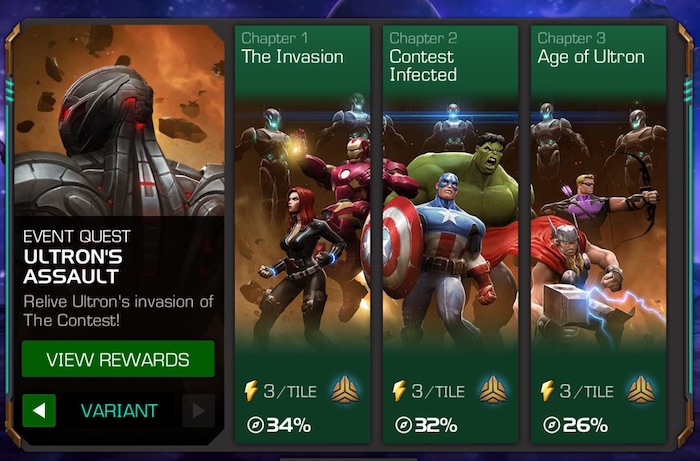Image resolution: width=700 pixels, height=461 pixels.
Task: Select Chapter 1 The Invasion
Action: 302,230
